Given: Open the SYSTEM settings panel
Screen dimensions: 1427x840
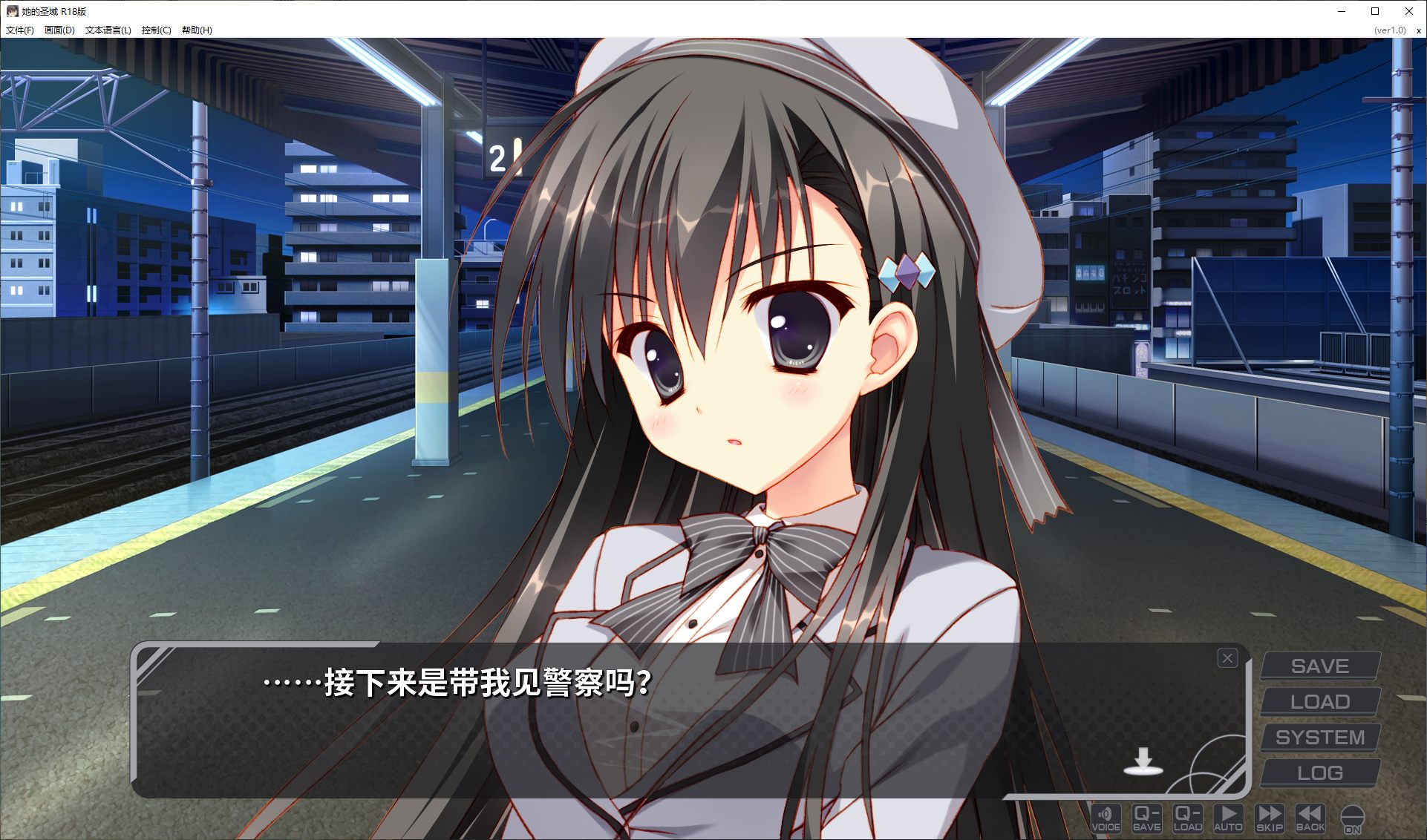Looking at the screenshot, I should click(x=1320, y=736).
